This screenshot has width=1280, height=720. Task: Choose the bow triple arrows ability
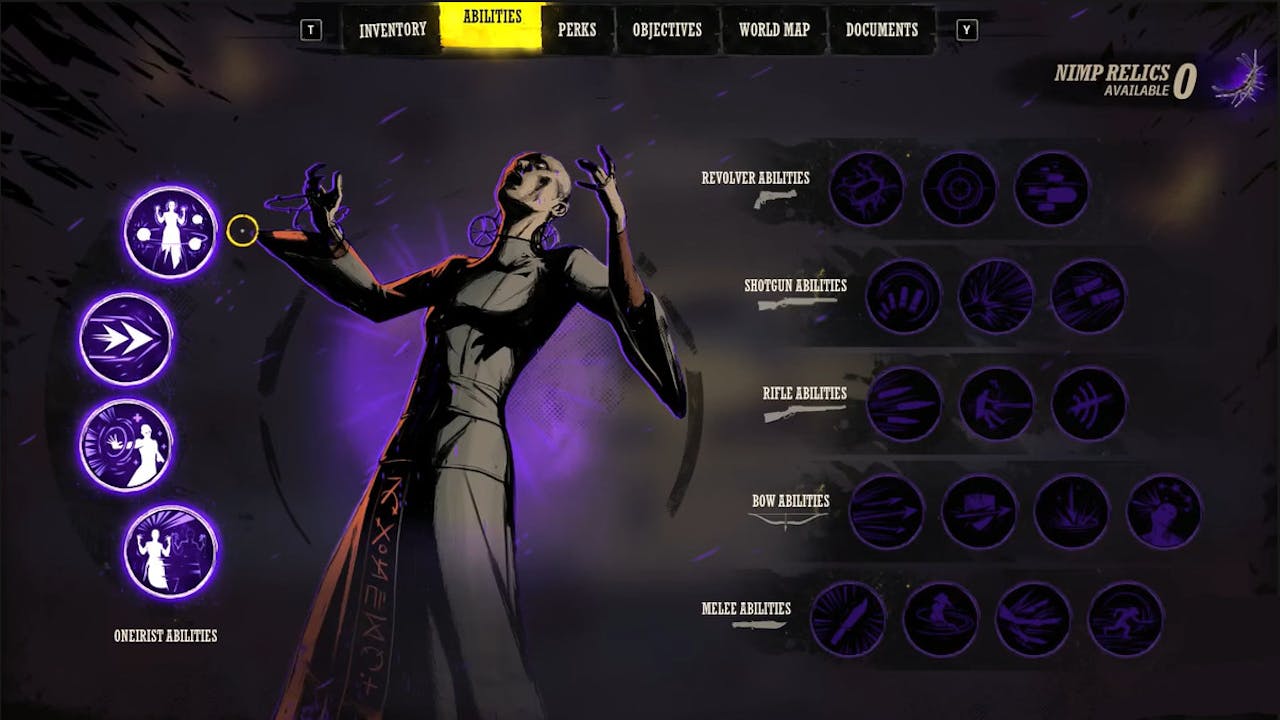point(886,512)
